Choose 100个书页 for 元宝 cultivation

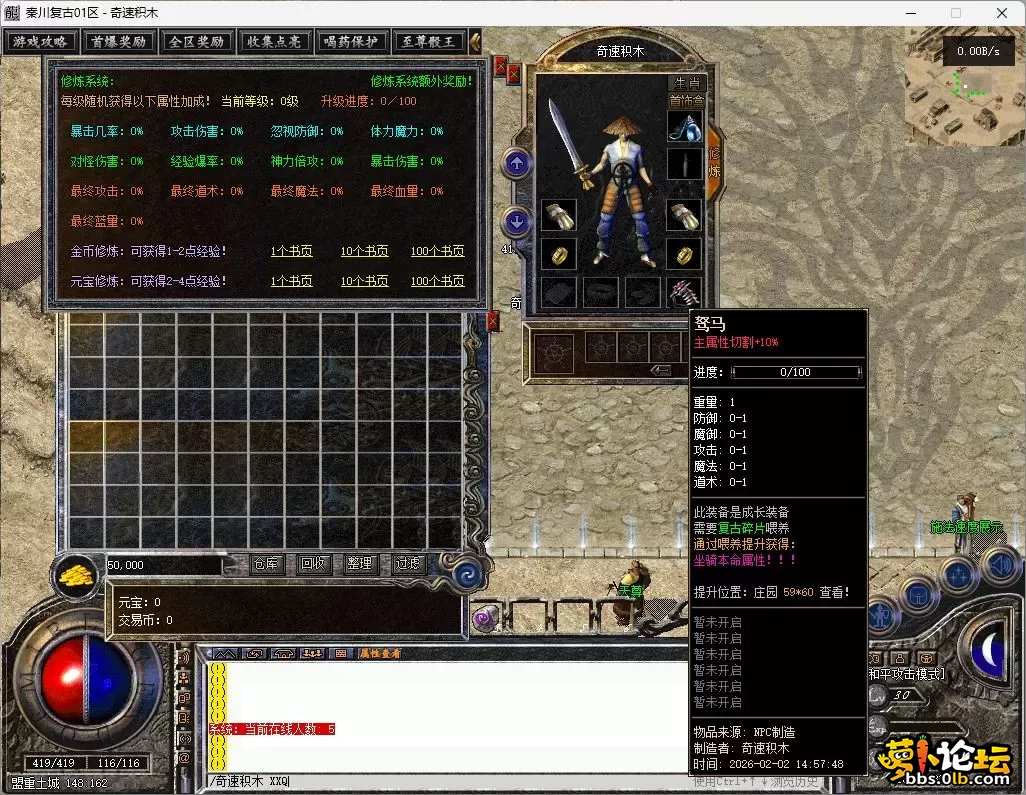437,281
